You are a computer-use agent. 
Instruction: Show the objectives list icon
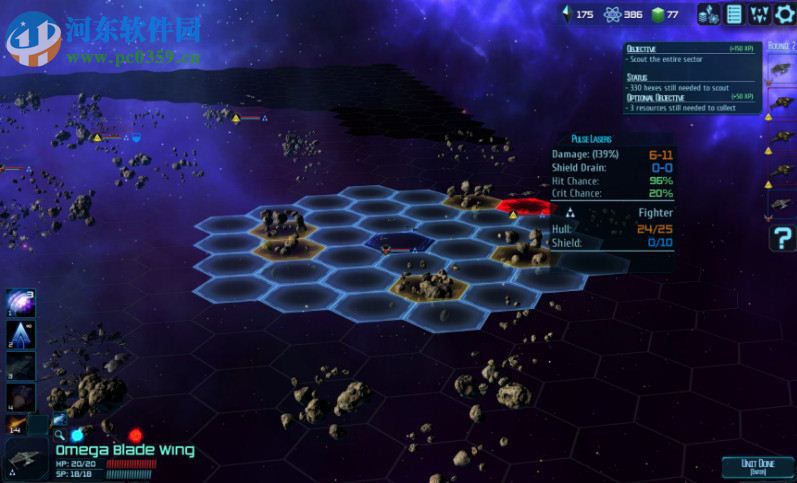point(734,14)
